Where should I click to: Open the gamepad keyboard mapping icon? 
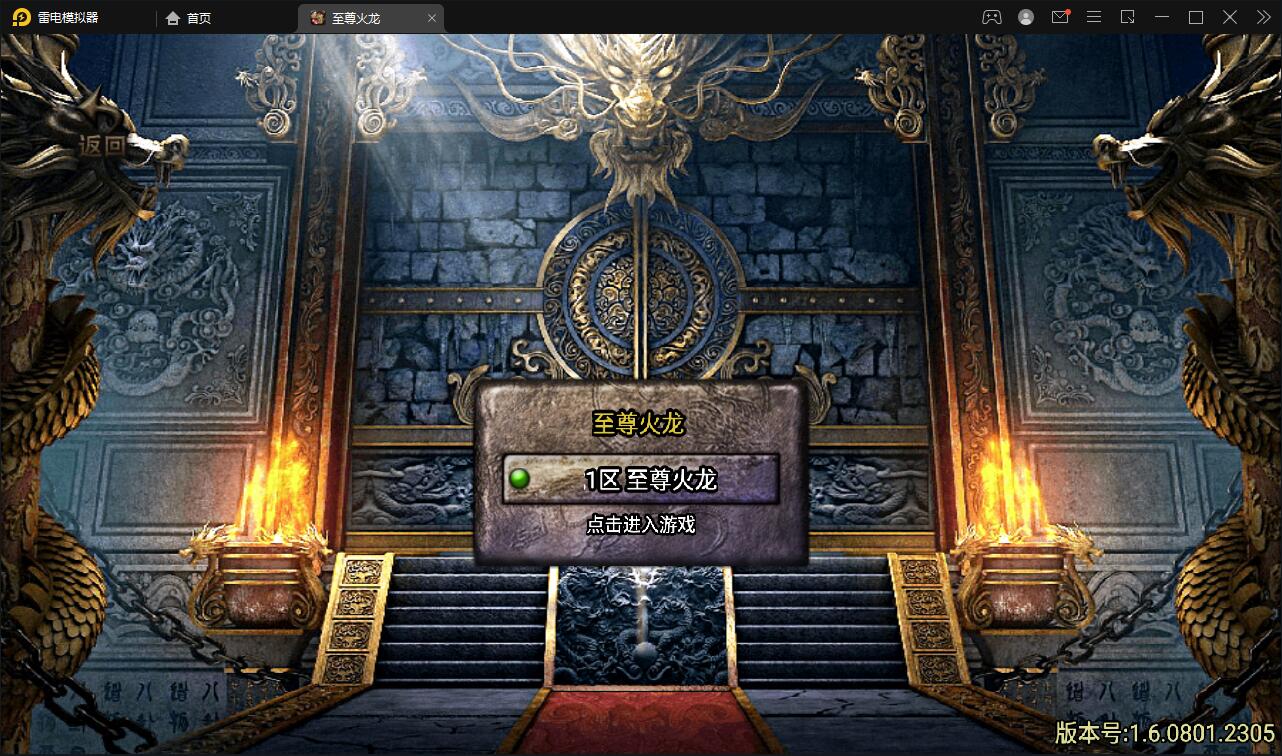coord(992,17)
